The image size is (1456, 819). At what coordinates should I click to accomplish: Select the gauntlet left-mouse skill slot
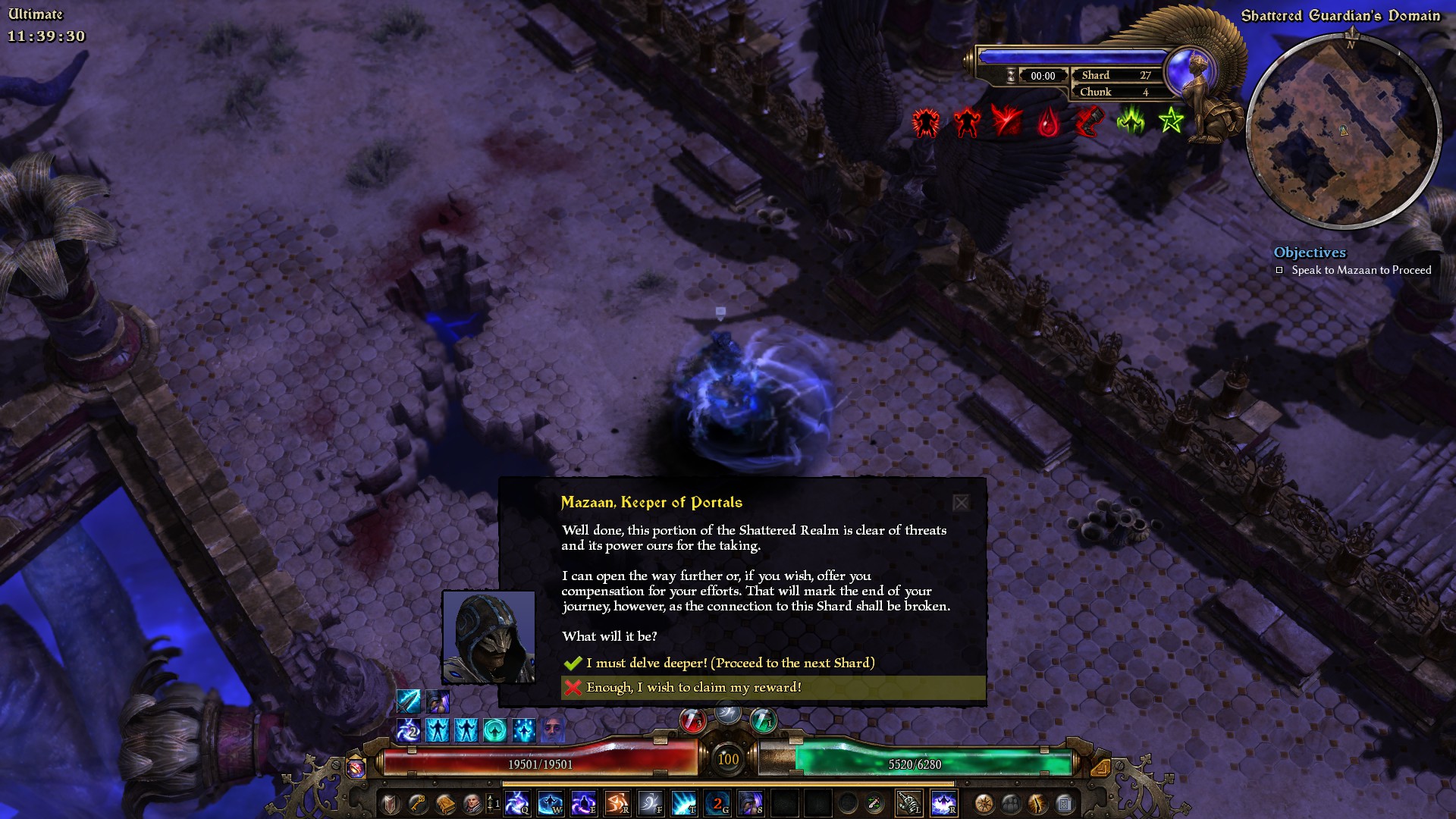(909, 803)
